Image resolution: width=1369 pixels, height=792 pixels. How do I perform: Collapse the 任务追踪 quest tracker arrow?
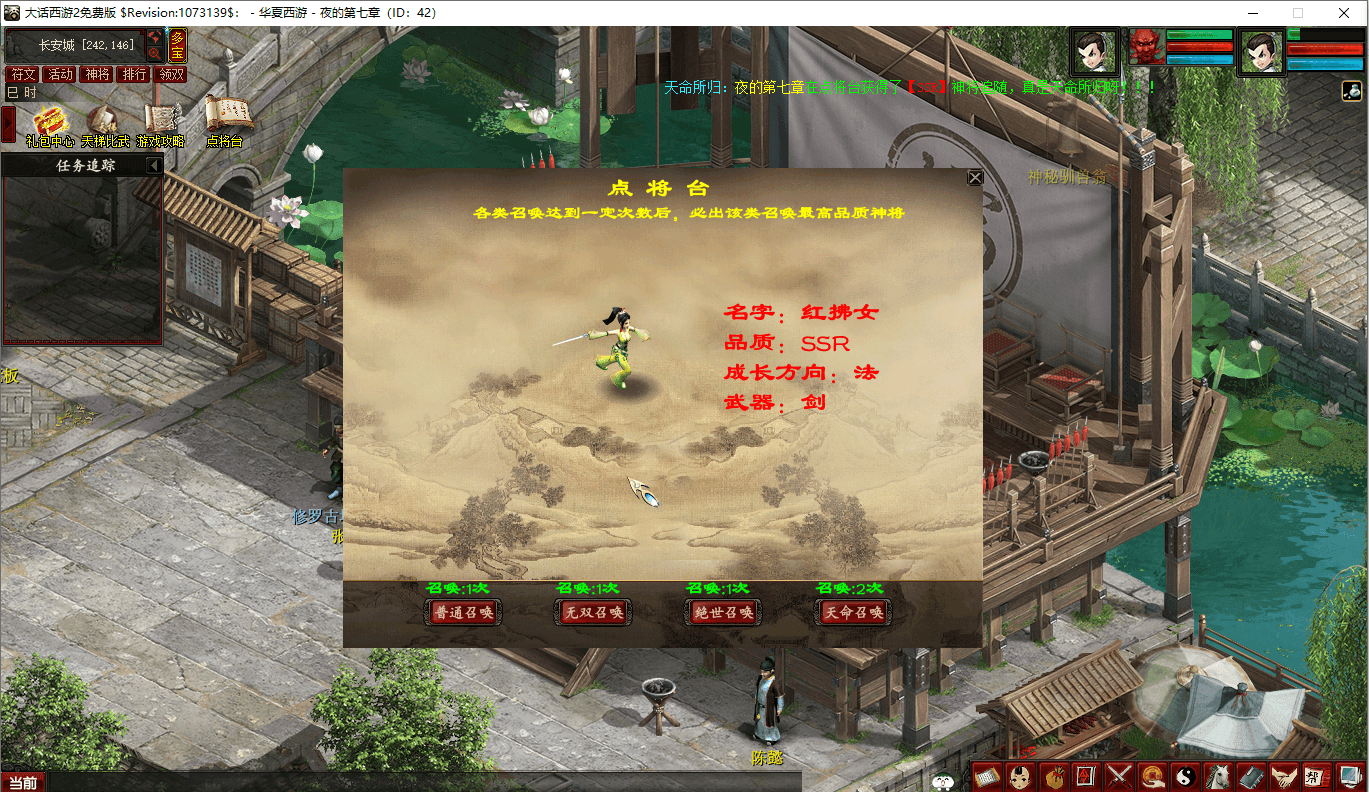154,165
